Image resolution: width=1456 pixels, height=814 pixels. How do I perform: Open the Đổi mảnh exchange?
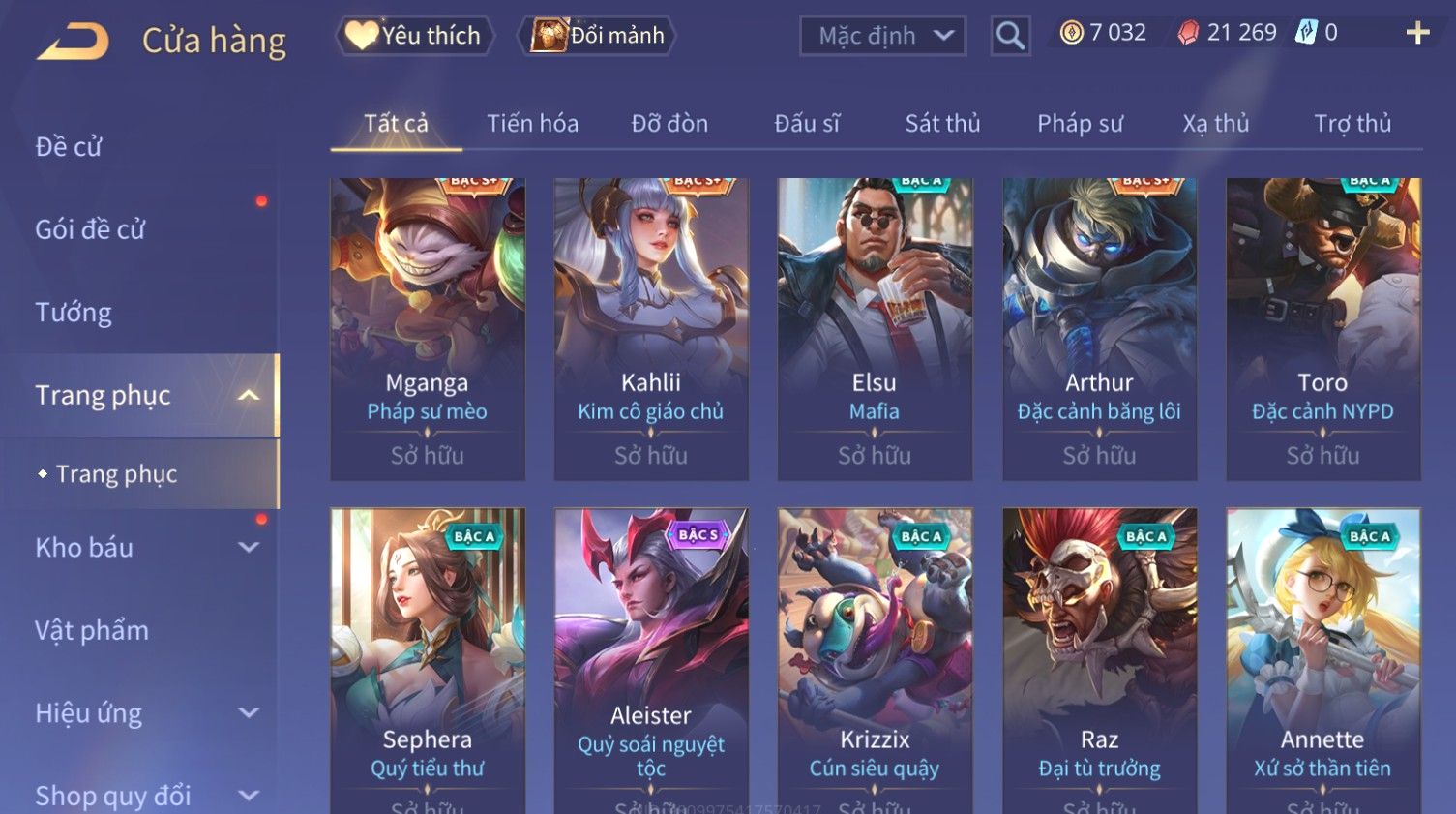click(598, 36)
